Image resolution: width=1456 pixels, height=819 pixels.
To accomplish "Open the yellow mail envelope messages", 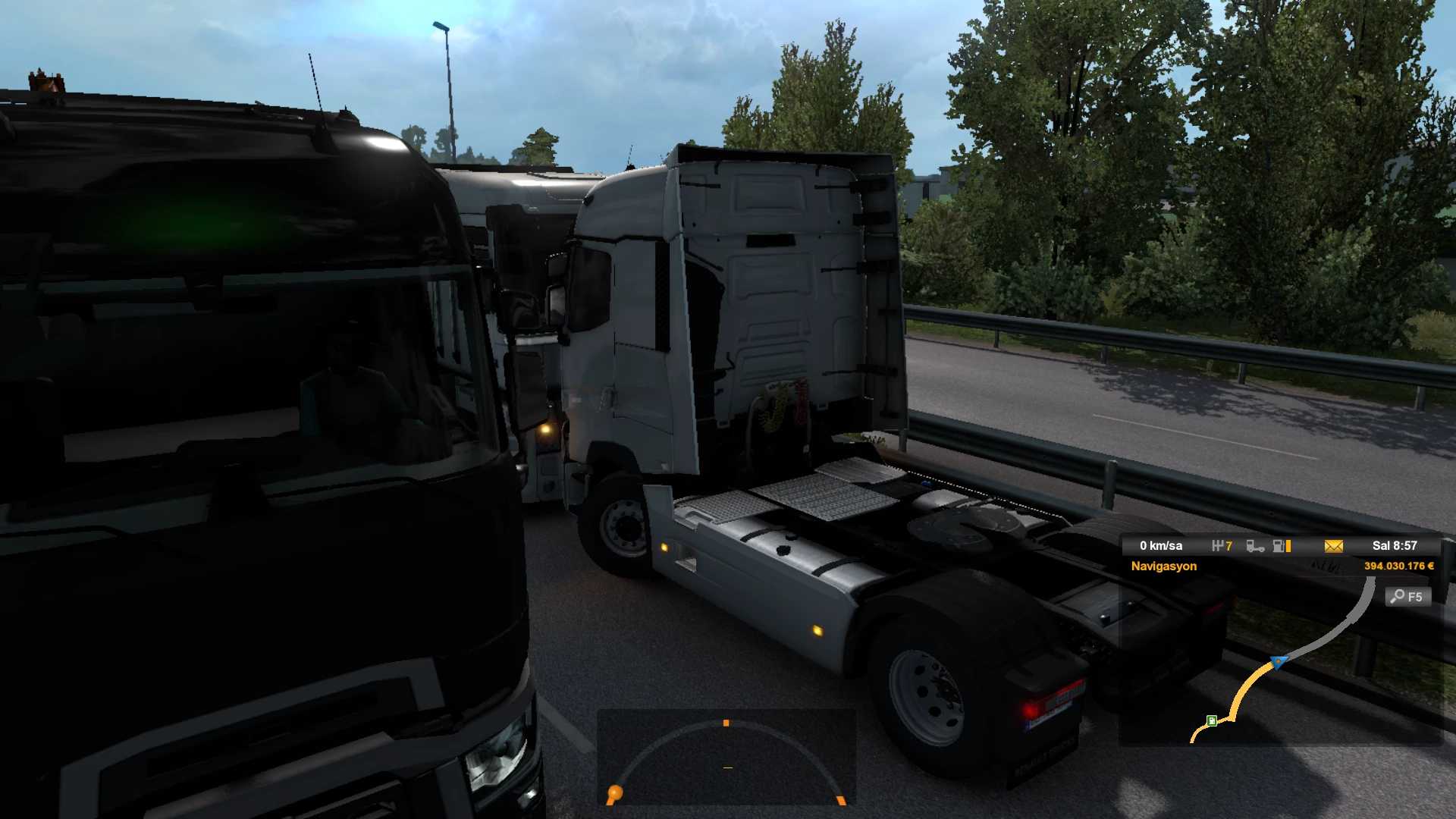I will (1333, 546).
